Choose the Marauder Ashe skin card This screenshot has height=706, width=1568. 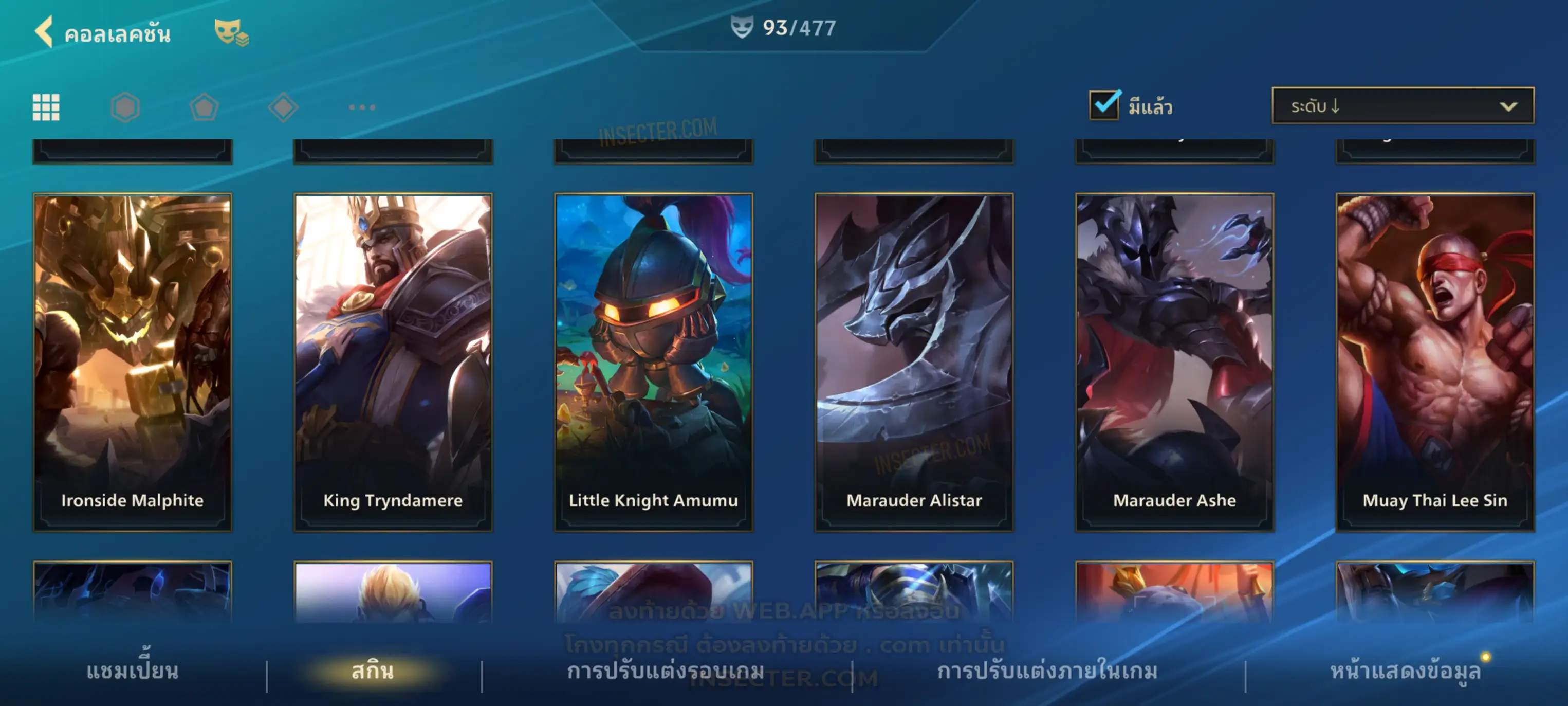tap(1174, 362)
